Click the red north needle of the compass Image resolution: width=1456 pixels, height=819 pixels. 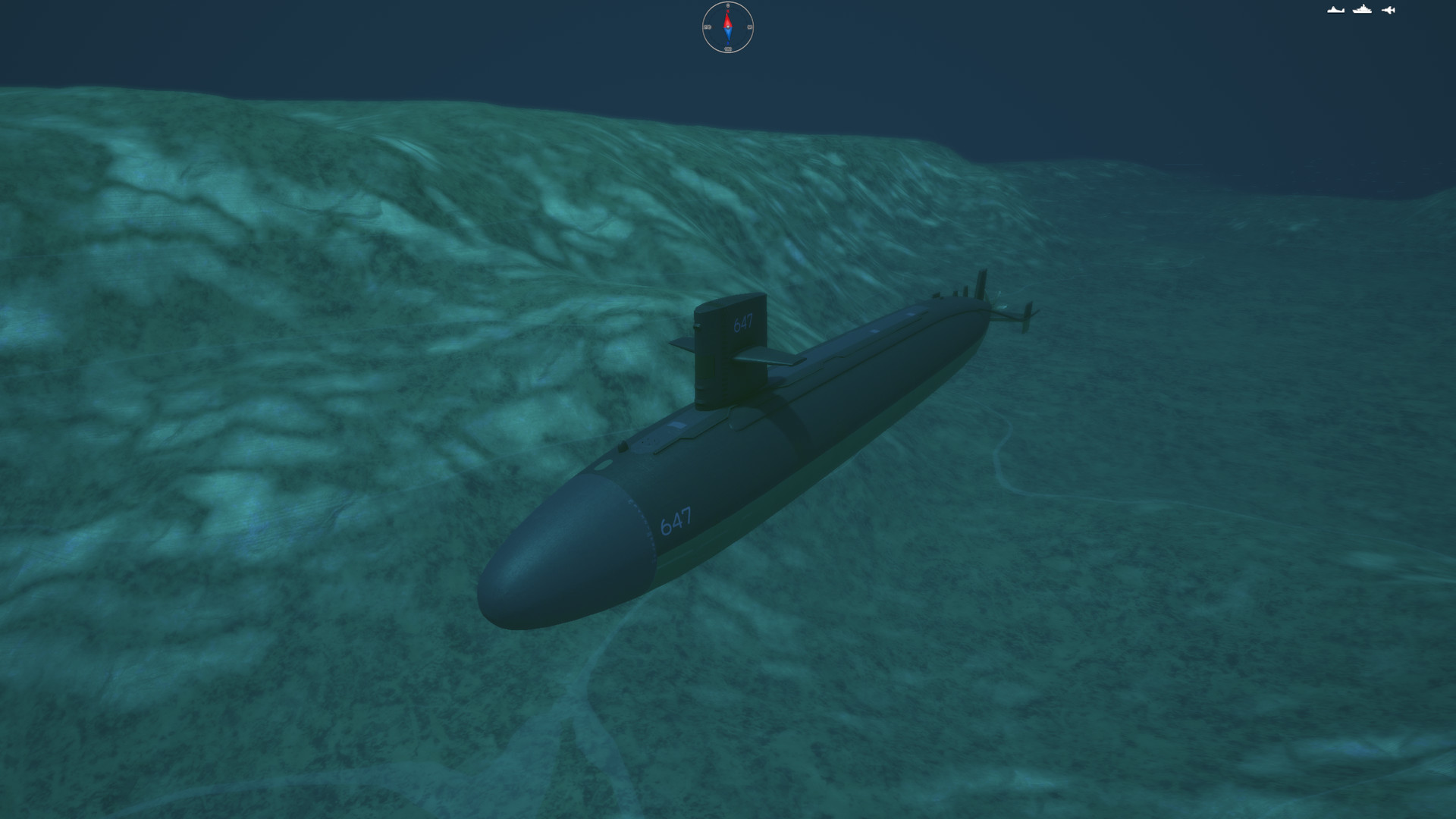[x=728, y=20]
